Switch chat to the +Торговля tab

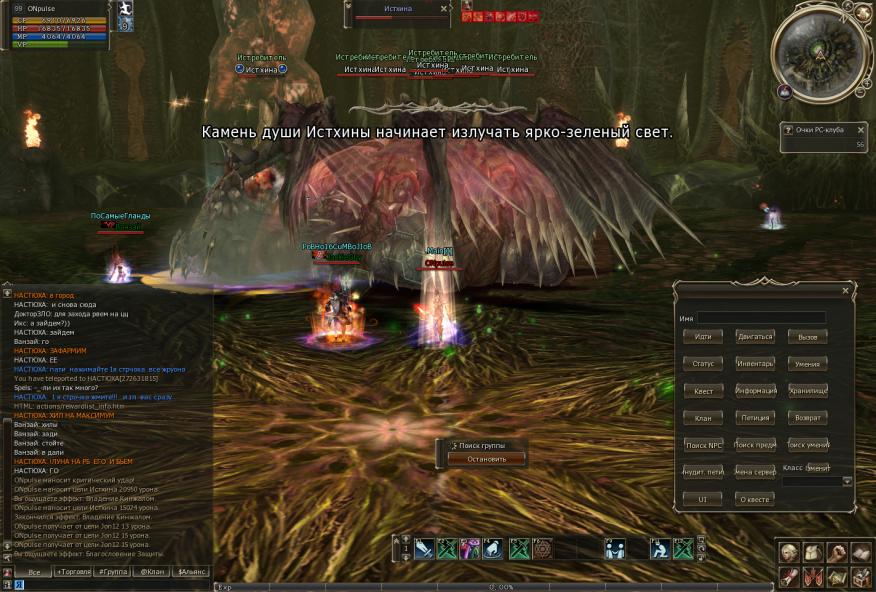[77, 572]
